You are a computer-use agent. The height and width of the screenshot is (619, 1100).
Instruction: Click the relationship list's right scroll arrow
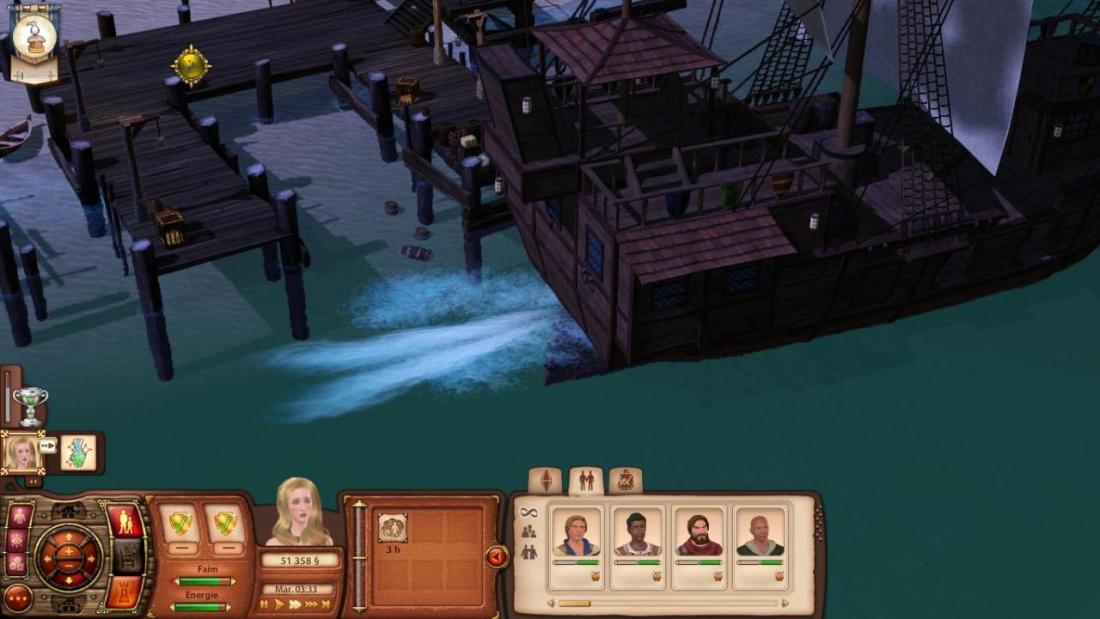point(785,603)
